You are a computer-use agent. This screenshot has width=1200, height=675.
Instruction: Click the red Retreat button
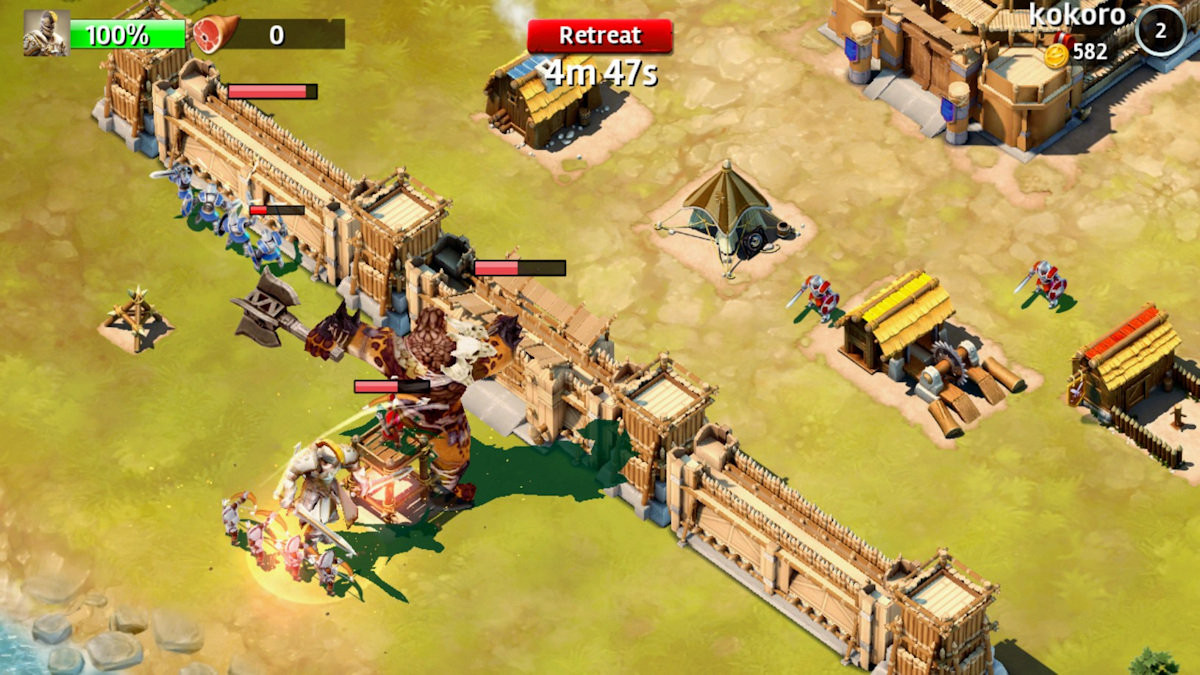point(599,36)
